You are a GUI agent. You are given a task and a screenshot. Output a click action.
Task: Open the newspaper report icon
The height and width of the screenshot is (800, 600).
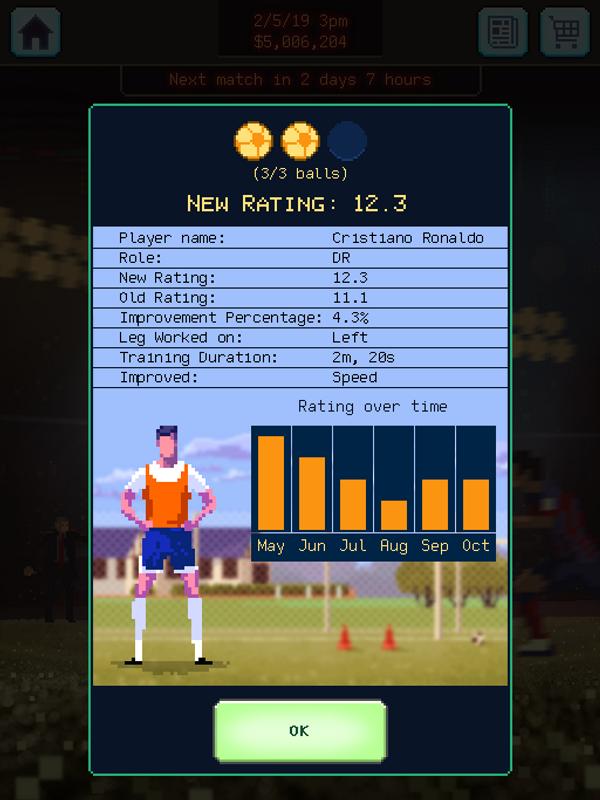tap(503, 31)
